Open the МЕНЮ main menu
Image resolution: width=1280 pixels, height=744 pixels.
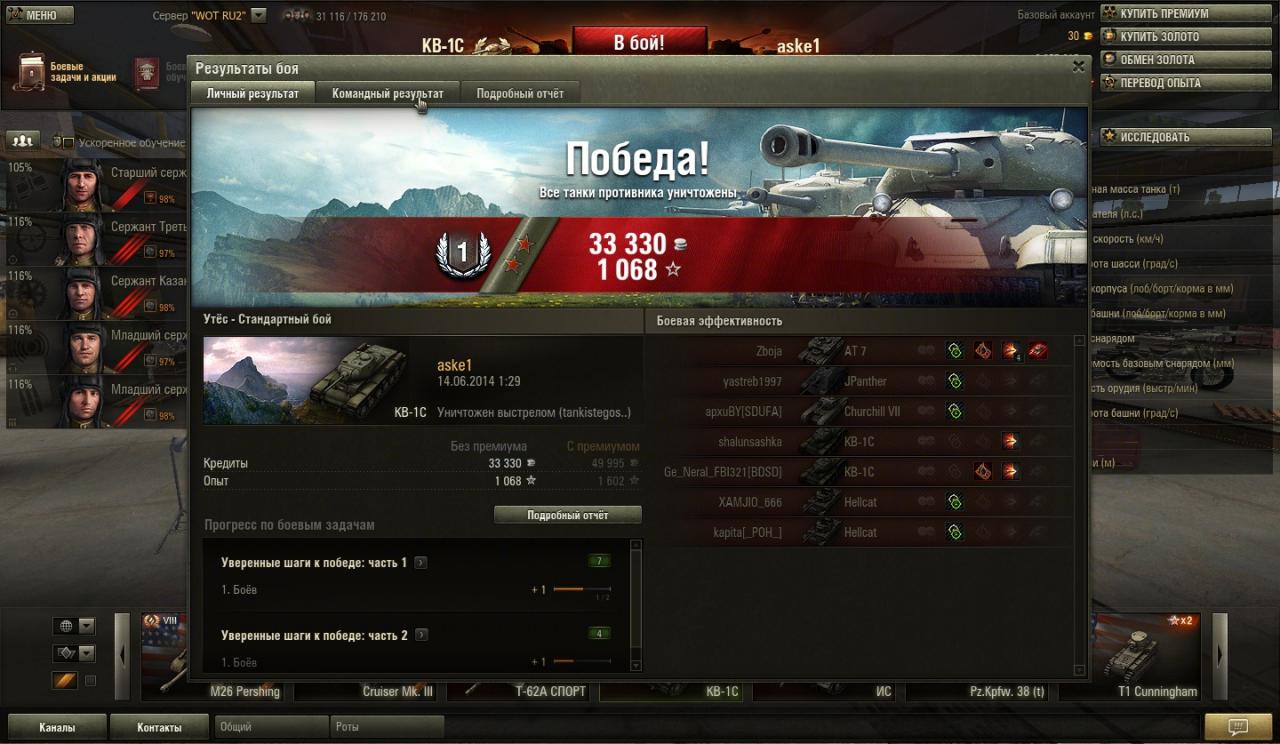(39, 15)
